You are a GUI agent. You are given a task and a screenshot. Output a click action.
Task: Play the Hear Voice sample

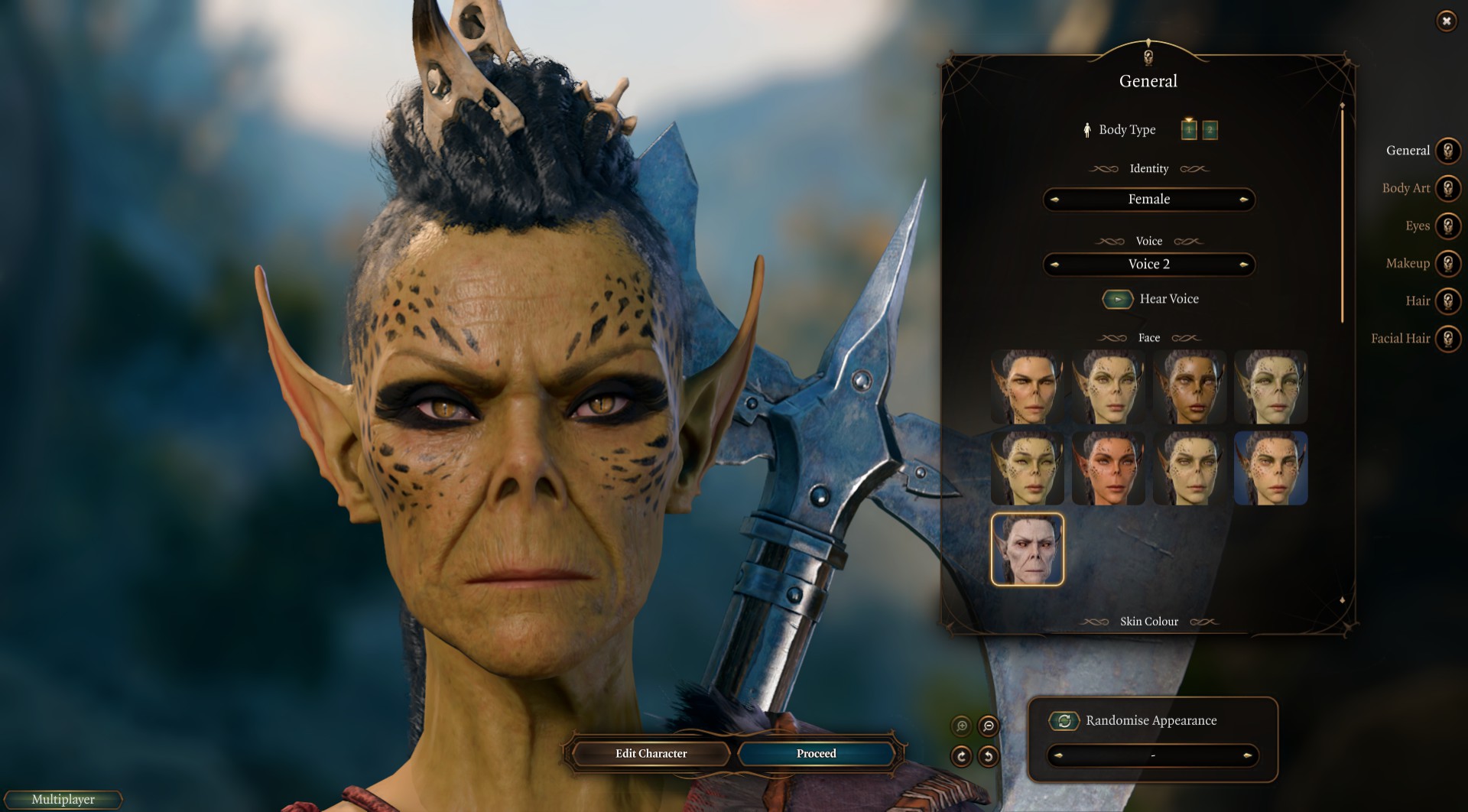pyautogui.click(x=1117, y=299)
